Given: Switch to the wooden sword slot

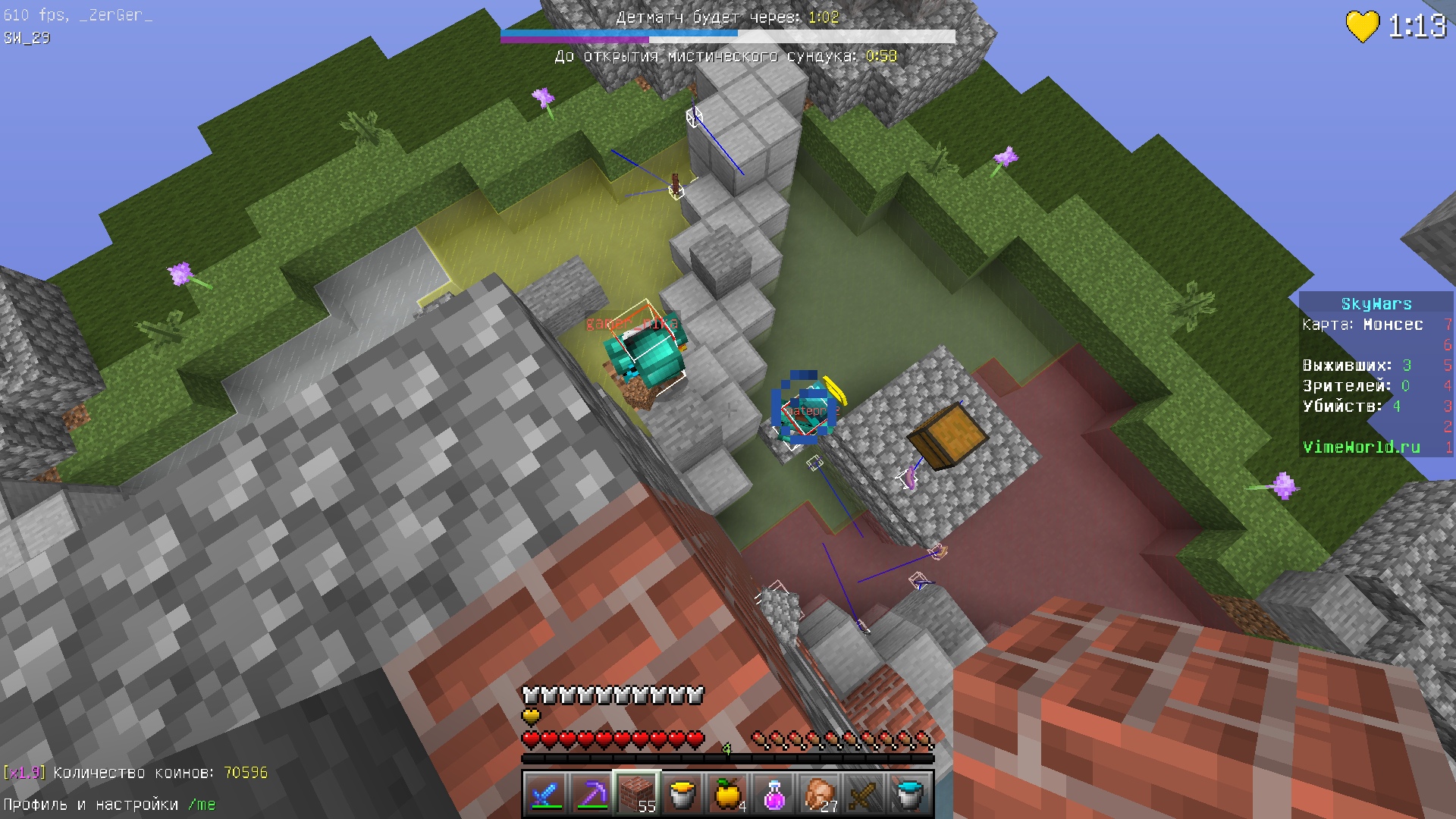Looking at the screenshot, I should [x=864, y=794].
